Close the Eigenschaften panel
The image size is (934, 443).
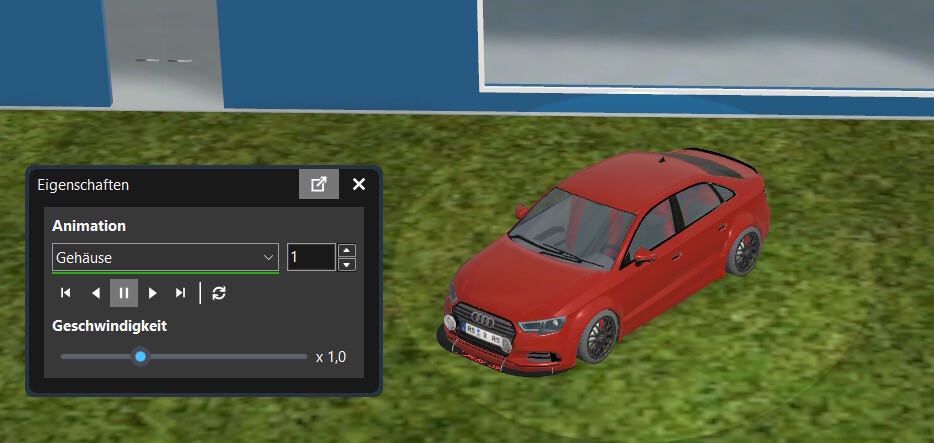pyautogui.click(x=359, y=184)
